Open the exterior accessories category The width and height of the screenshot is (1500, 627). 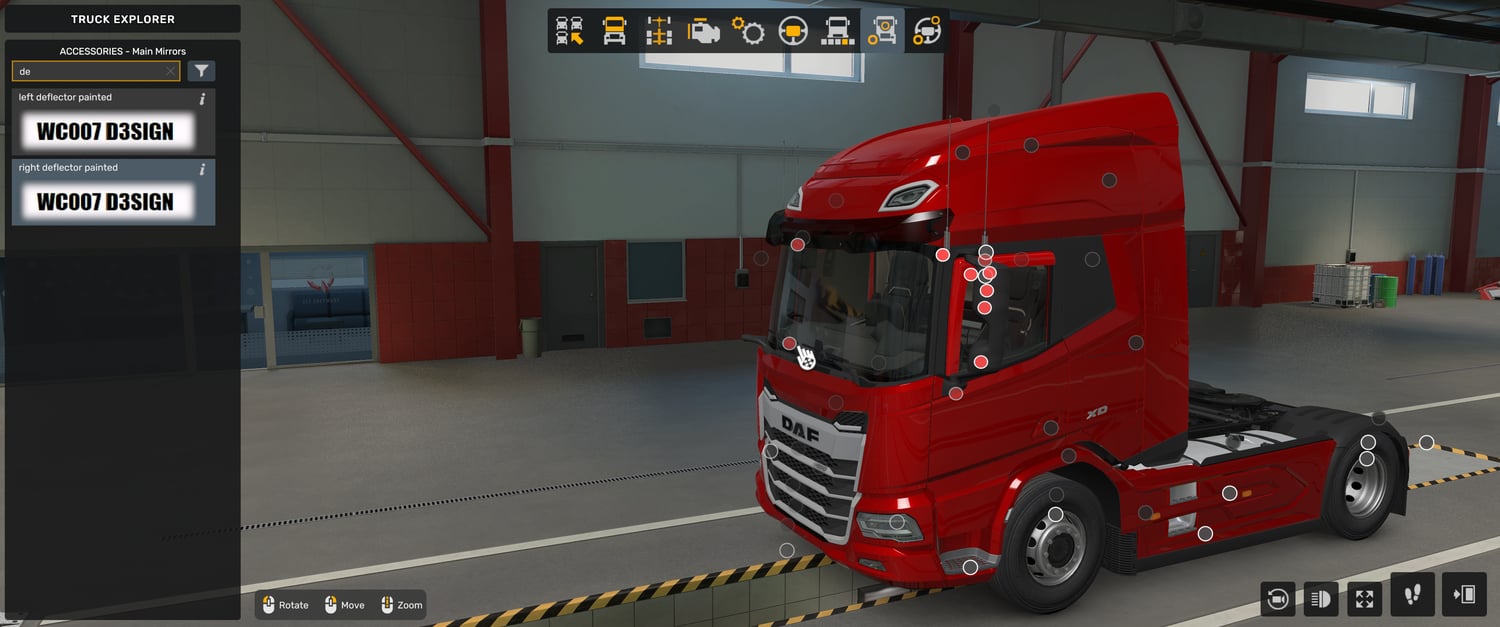(x=882, y=31)
